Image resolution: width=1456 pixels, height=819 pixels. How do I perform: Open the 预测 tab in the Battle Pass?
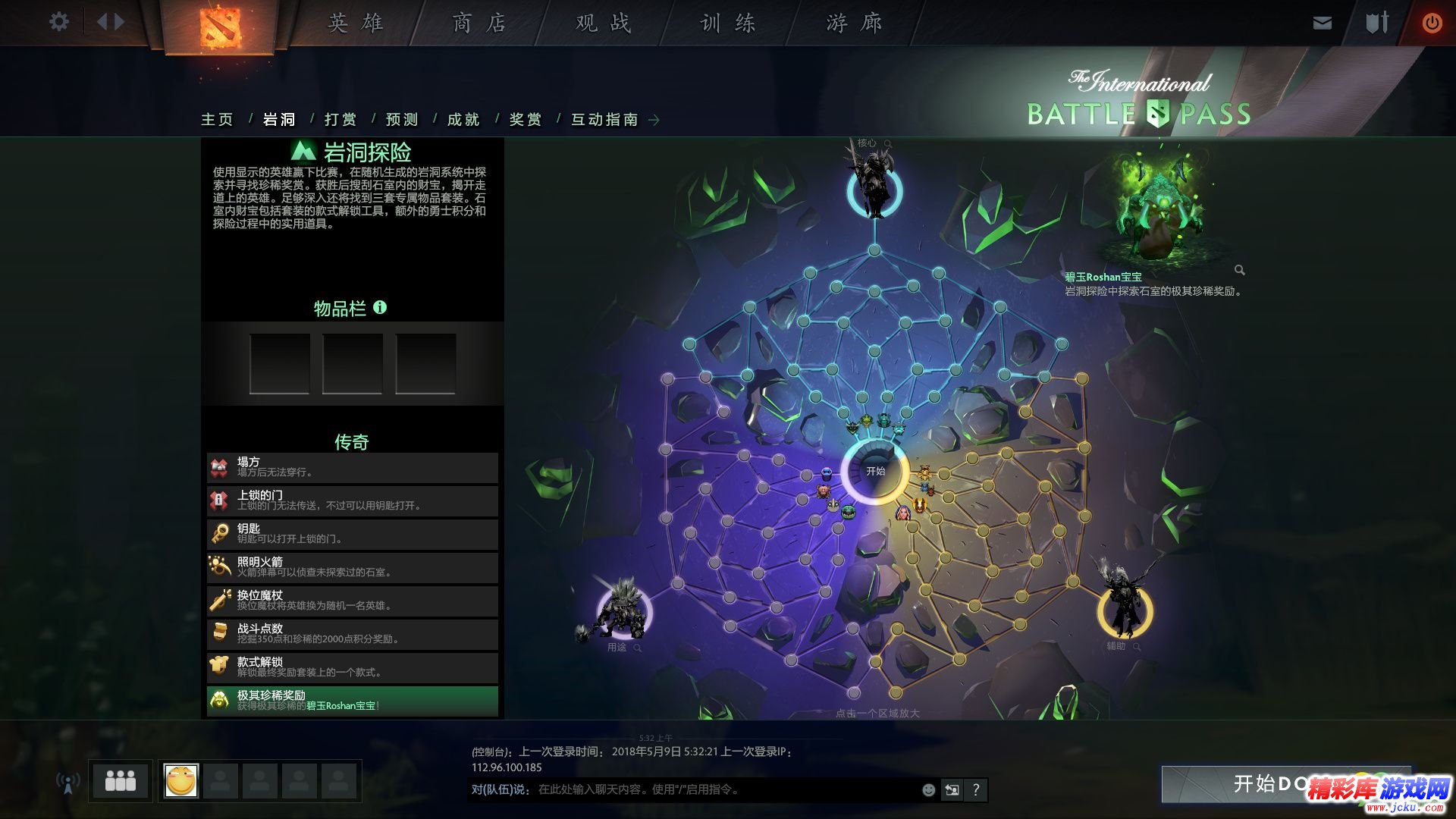[x=401, y=119]
